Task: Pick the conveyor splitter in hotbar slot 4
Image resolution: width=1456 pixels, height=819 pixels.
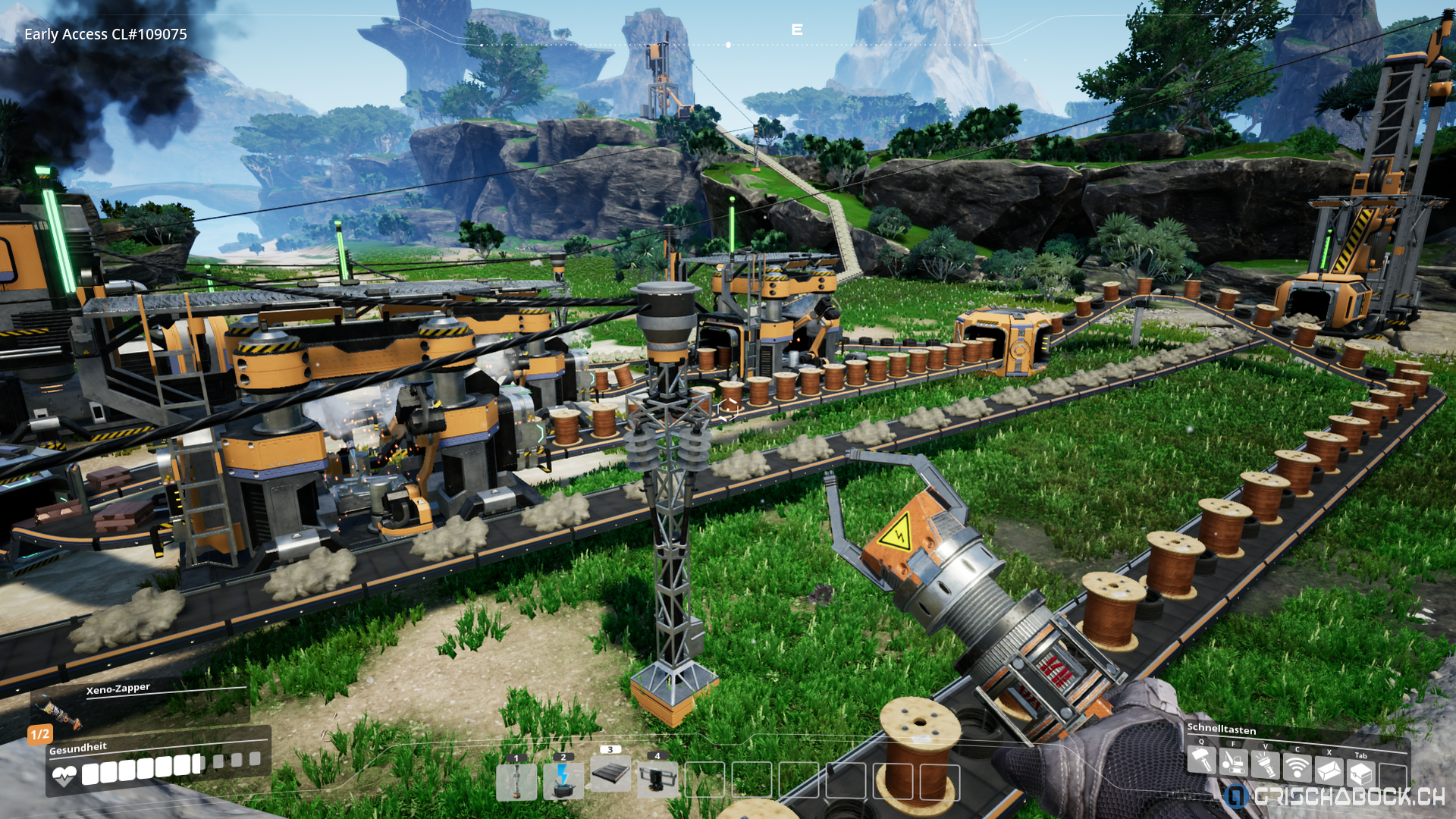Action: (657, 779)
